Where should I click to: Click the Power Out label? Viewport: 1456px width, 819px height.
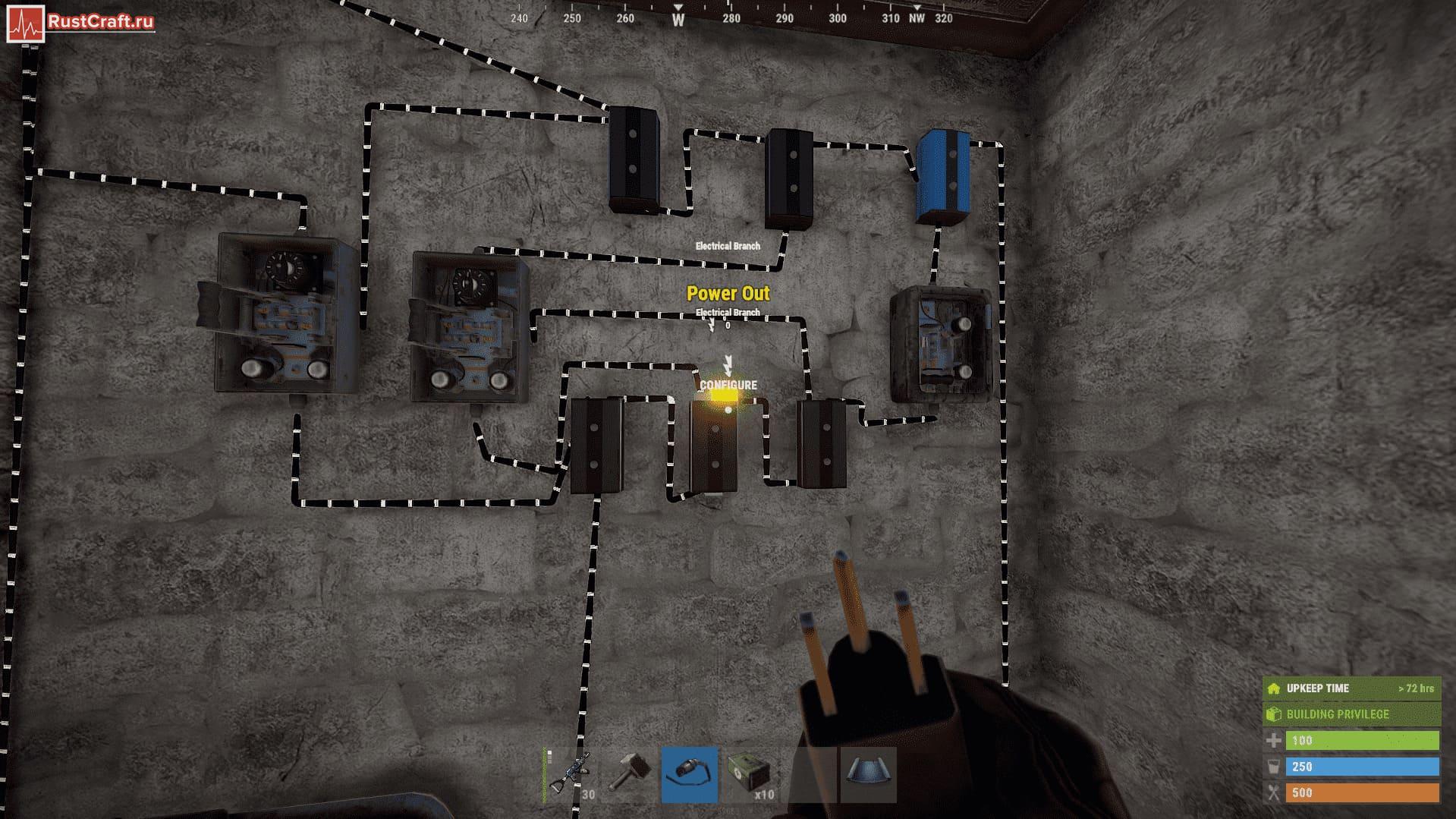[728, 293]
